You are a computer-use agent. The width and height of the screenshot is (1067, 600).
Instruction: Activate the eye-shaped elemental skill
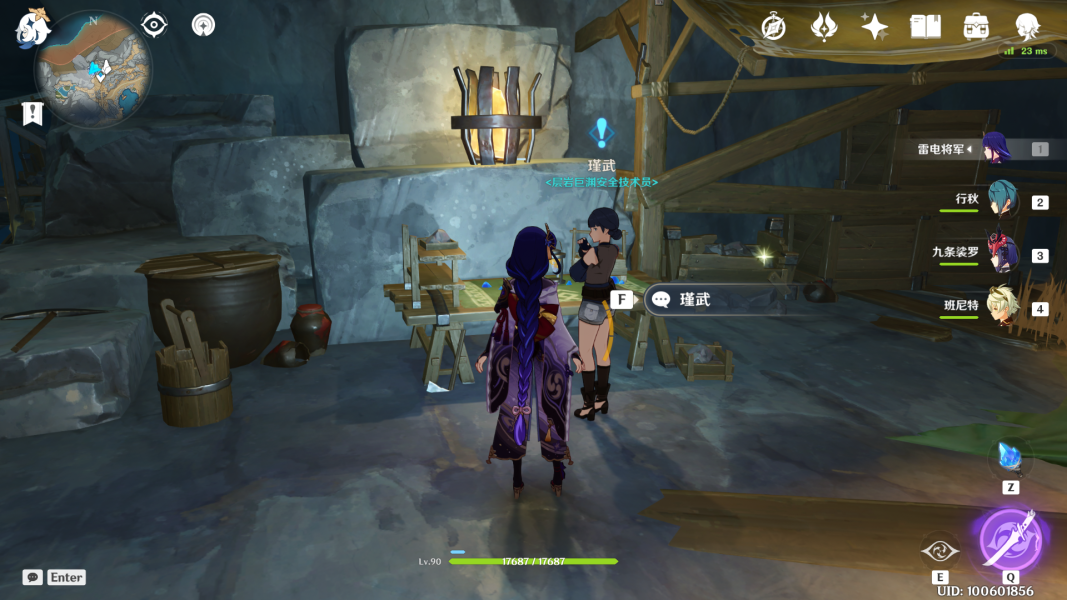(x=939, y=549)
